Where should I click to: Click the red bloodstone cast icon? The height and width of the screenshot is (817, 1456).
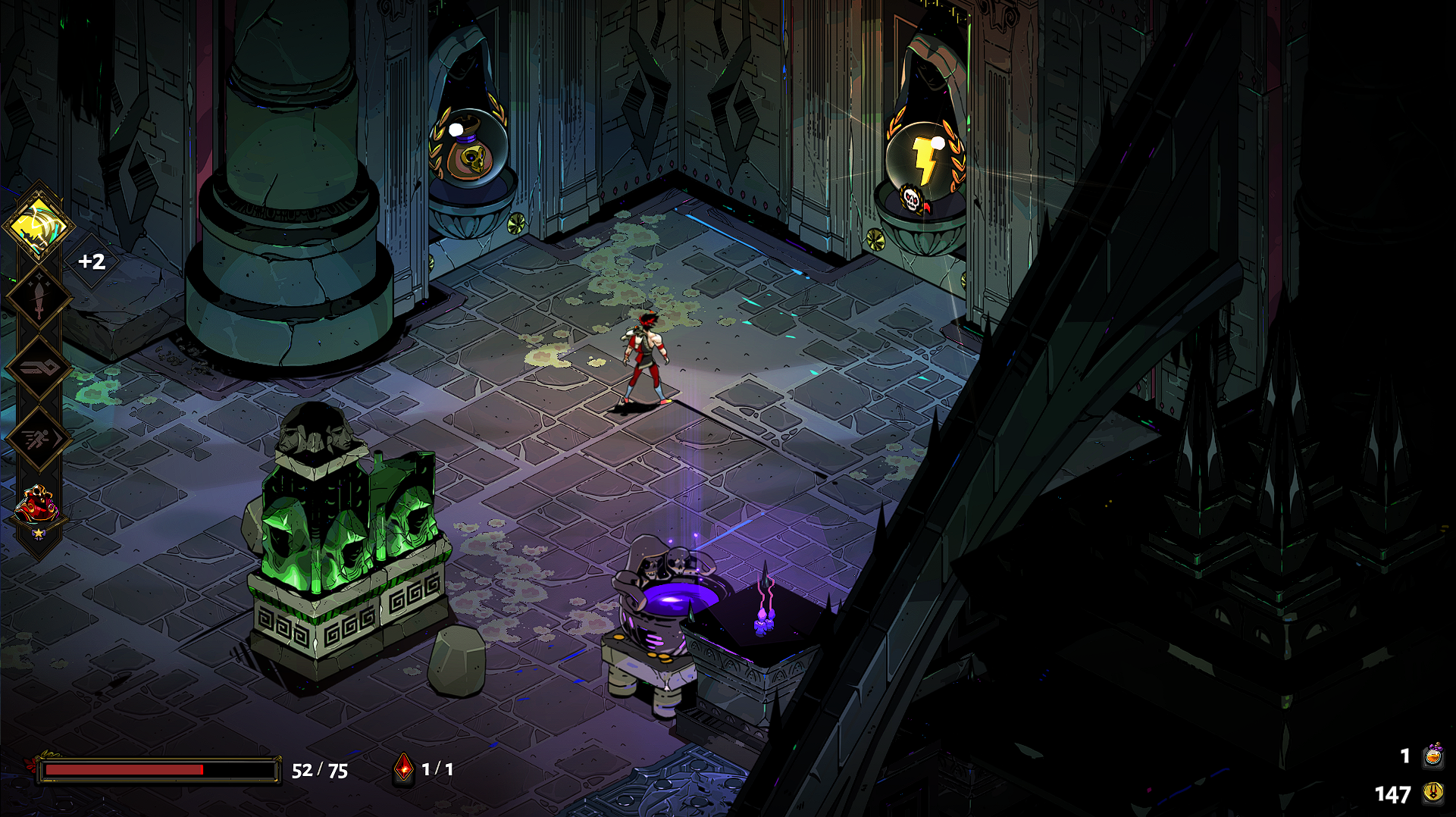click(x=405, y=769)
